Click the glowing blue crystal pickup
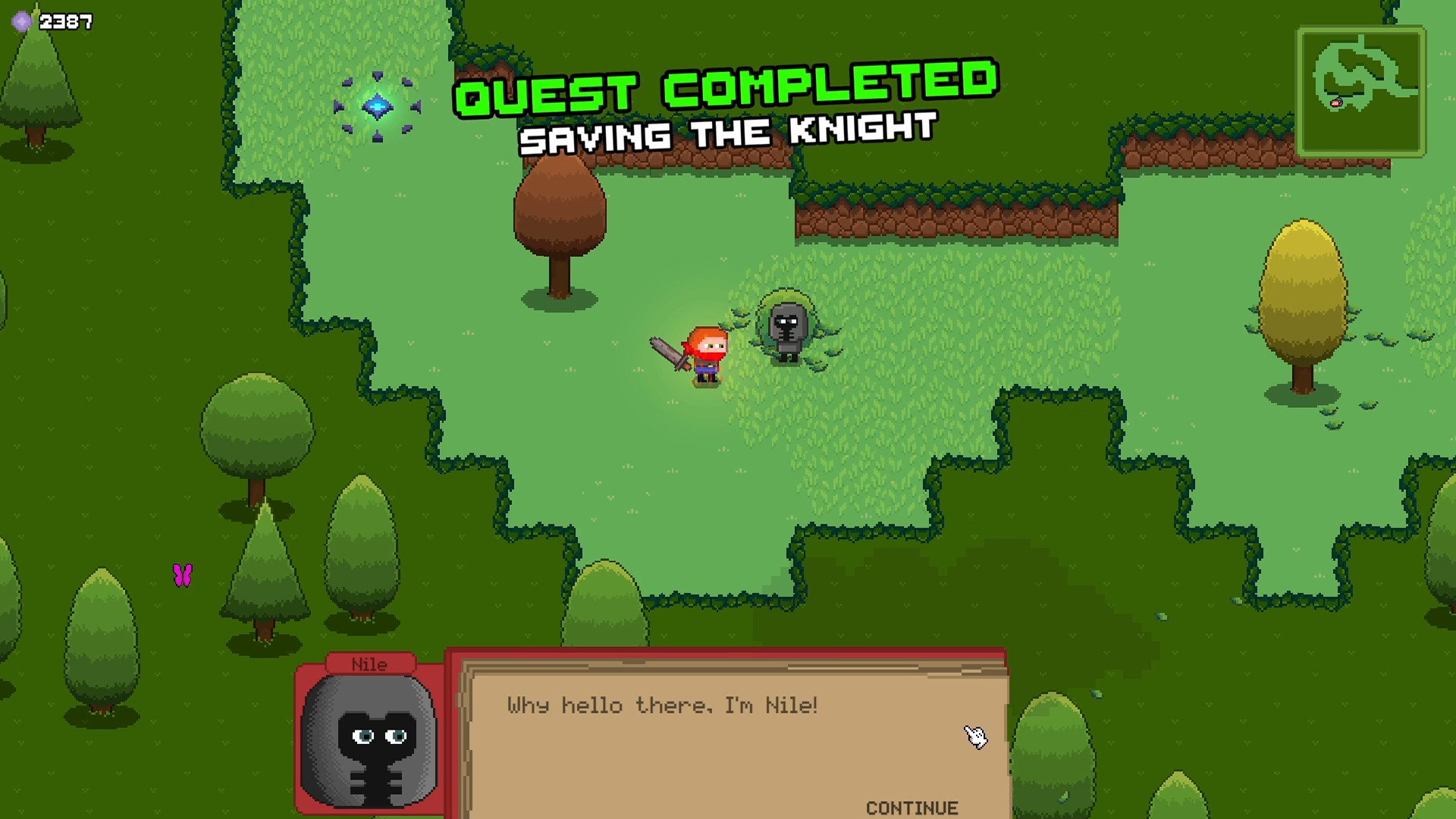Screen dimensions: 1456x819 pyautogui.click(x=377, y=108)
